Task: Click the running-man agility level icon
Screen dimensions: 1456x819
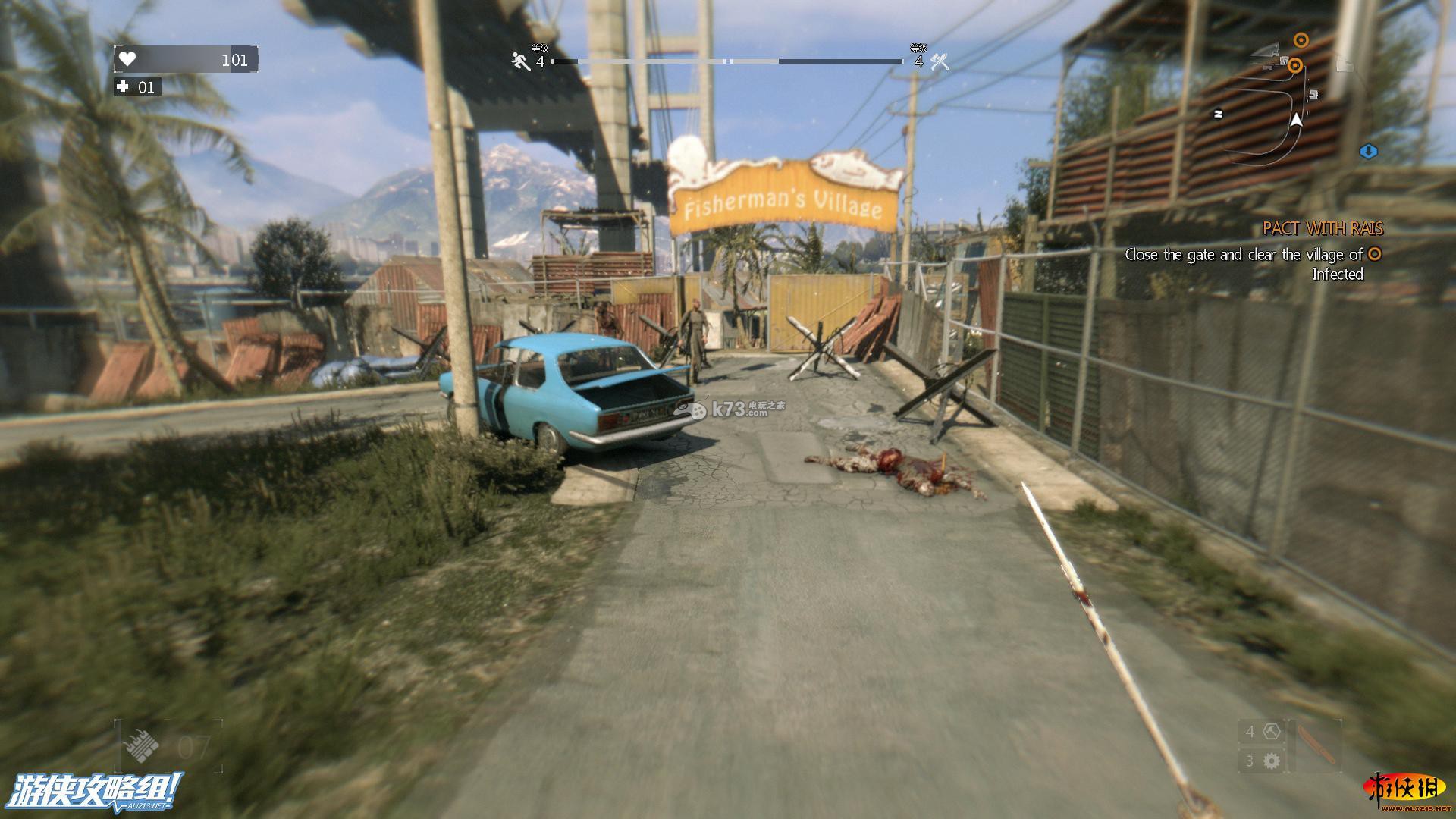Action: click(x=521, y=61)
